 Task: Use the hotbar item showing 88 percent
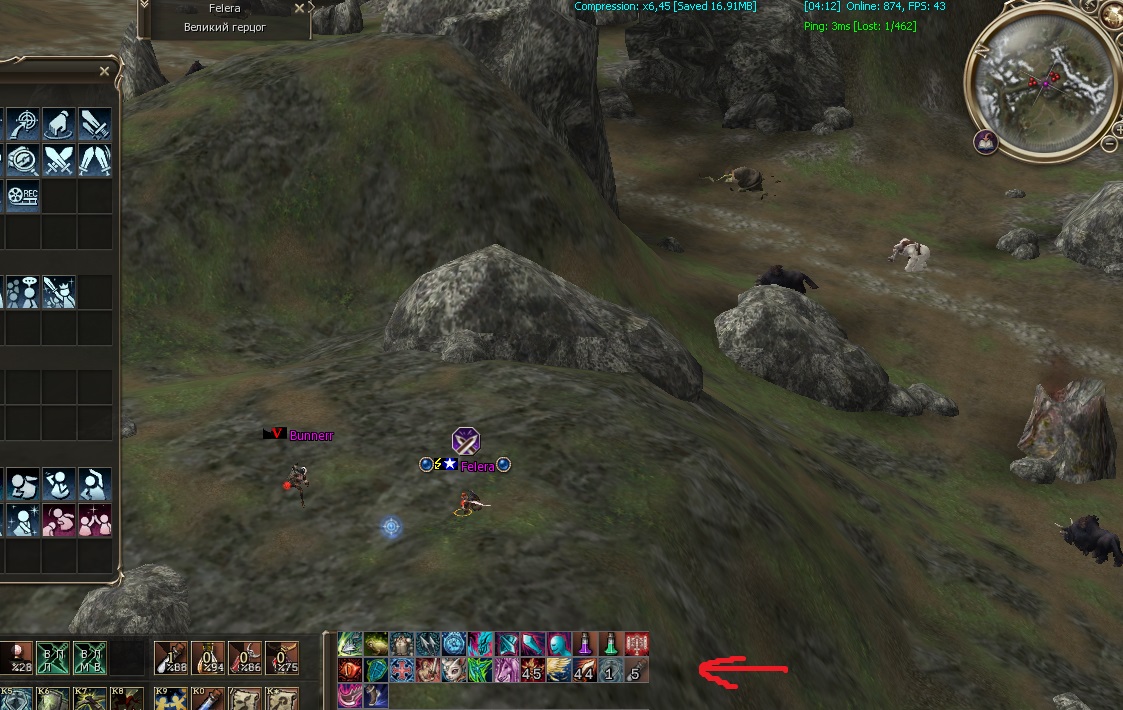pyautogui.click(x=170, y=658)
